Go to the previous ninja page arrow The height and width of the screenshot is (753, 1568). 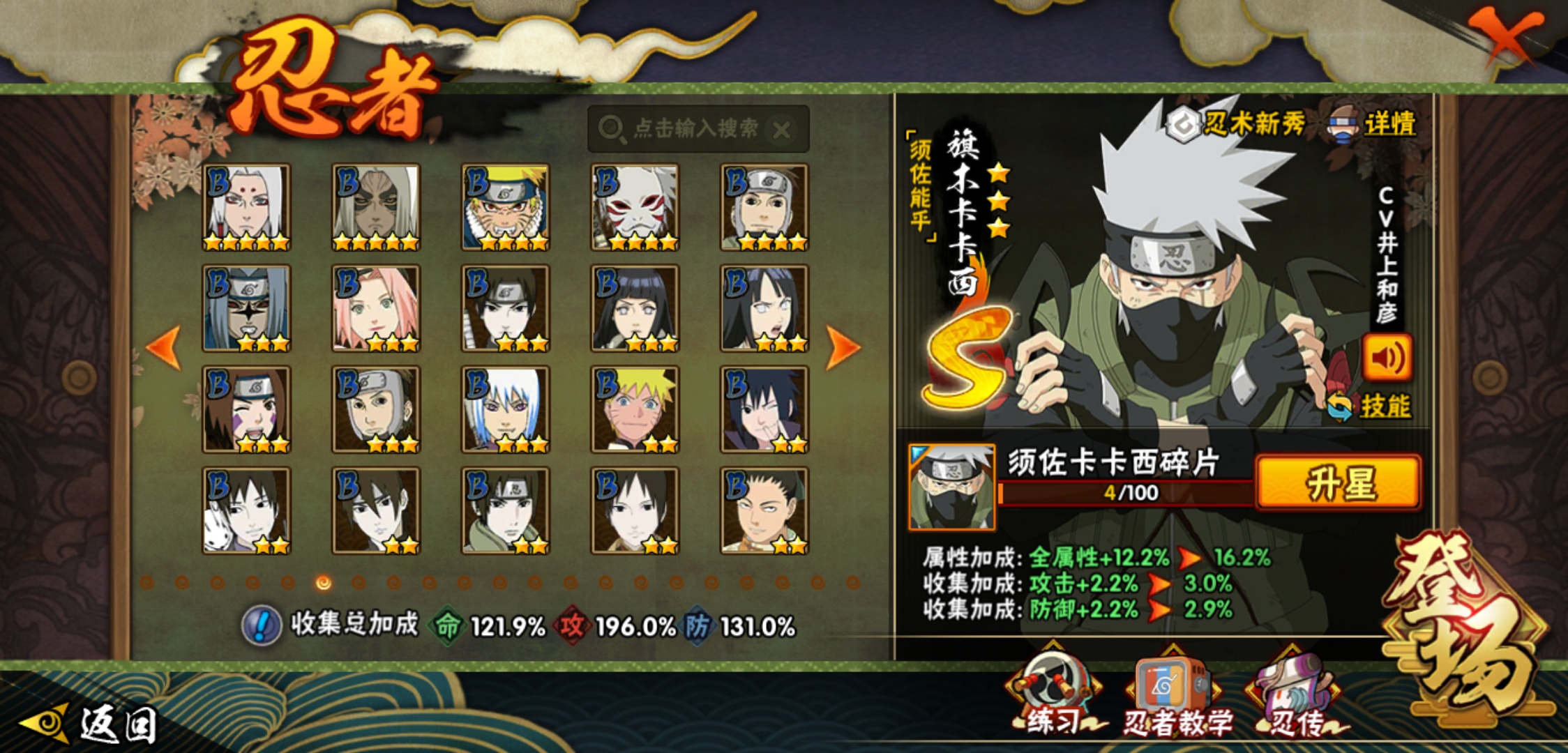point(165,347)
